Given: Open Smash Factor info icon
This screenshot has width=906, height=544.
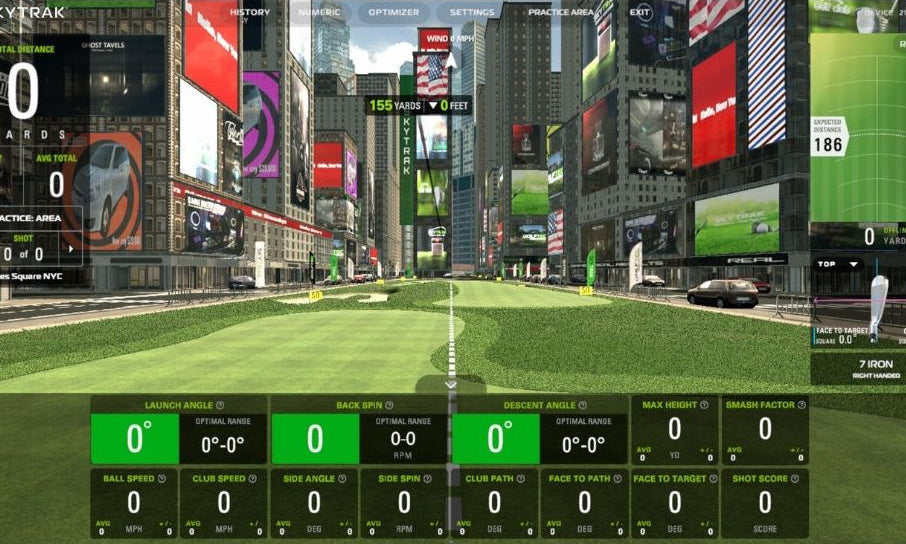Looking at the screenshot, I should (x=801, y=405).
